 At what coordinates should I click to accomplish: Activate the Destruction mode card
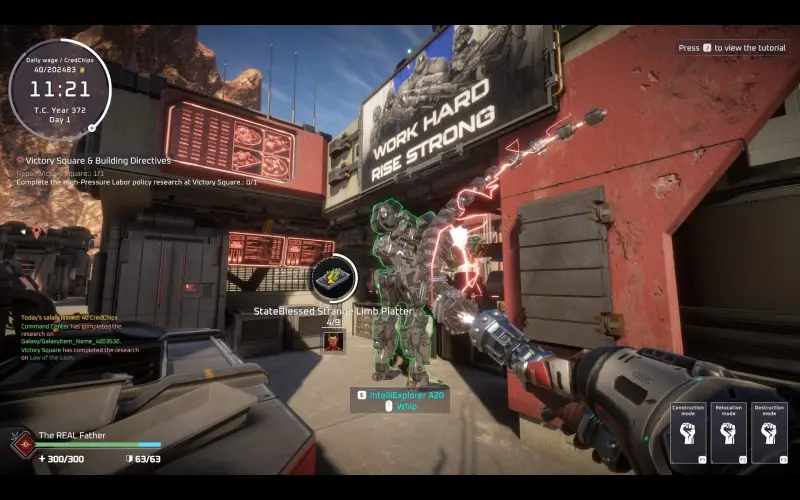pyautogui.click(x=768, y=433)
